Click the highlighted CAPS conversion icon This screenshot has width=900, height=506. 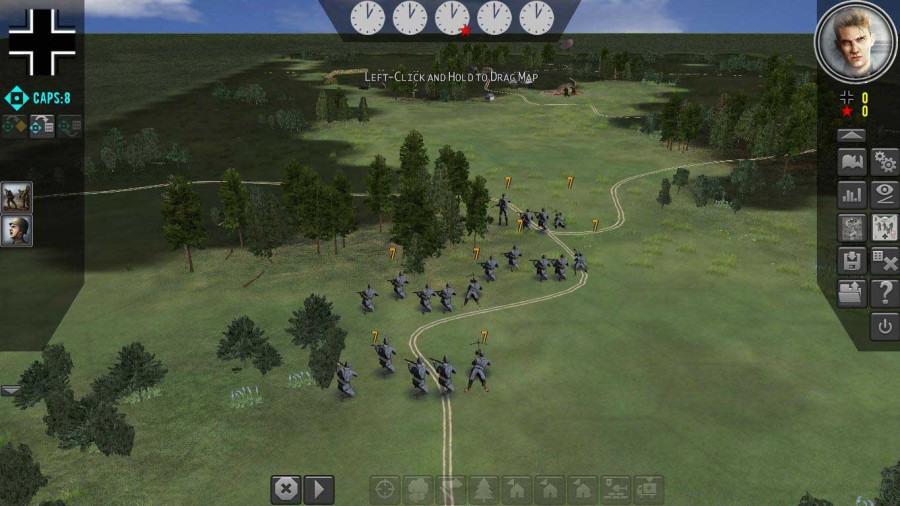click(x=42, y=127)
